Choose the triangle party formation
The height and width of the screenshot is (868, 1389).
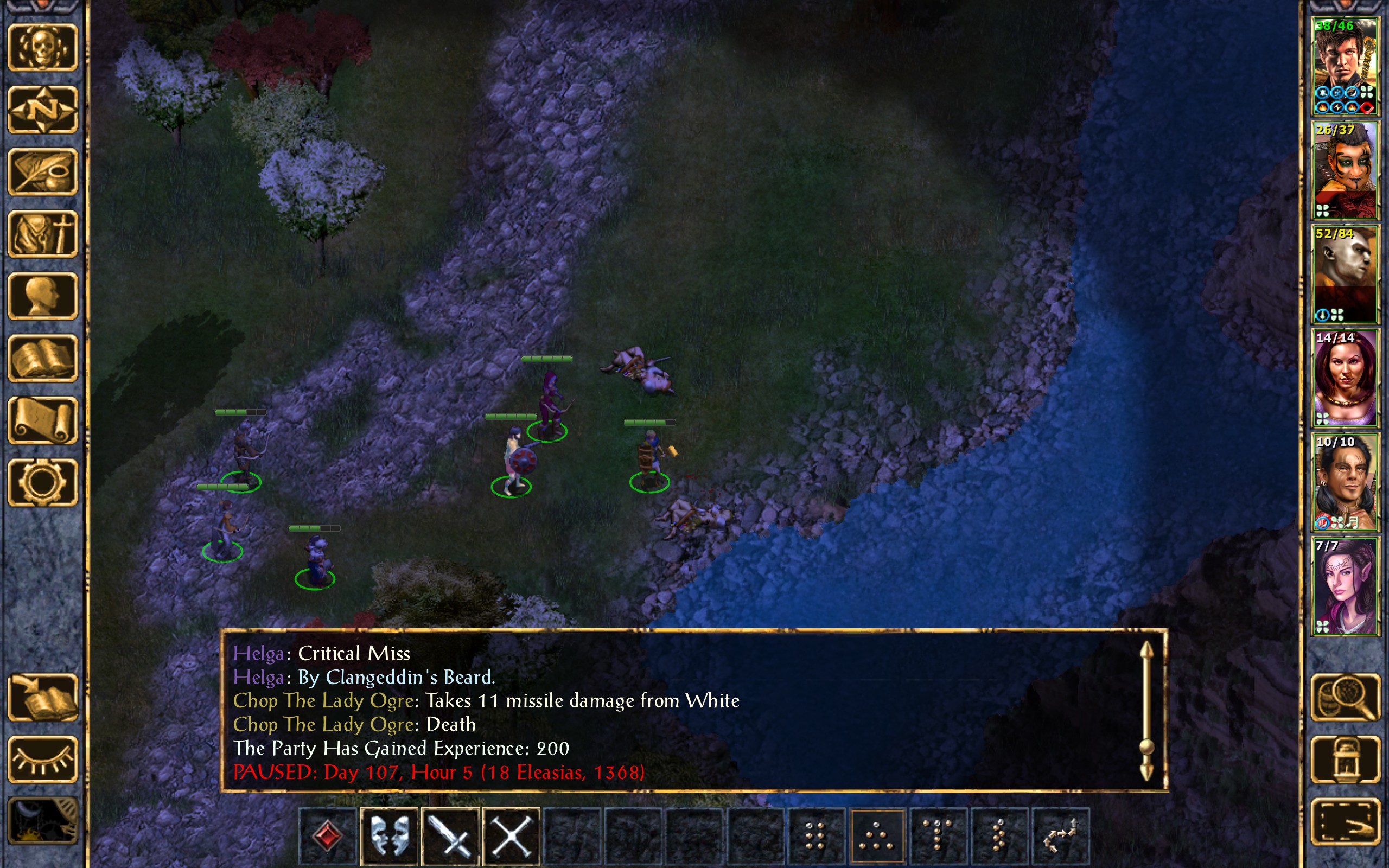tap(876, 835)
